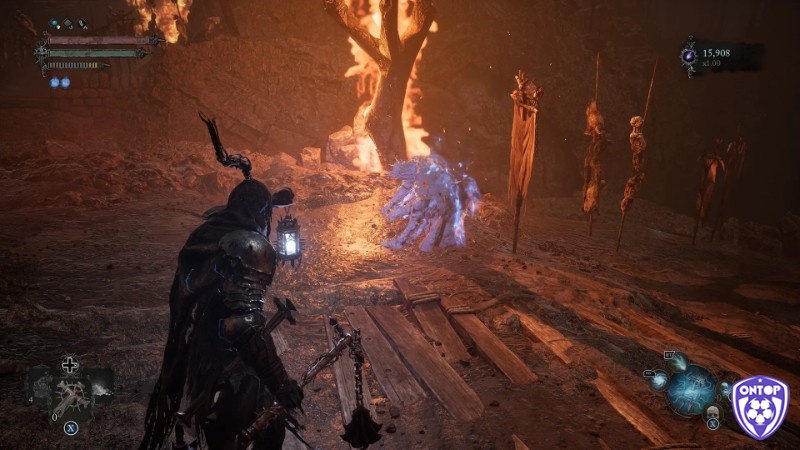Screen dimensions: 800x450
Task: Activate the large blue spell orb
Action: click(691, 388)
